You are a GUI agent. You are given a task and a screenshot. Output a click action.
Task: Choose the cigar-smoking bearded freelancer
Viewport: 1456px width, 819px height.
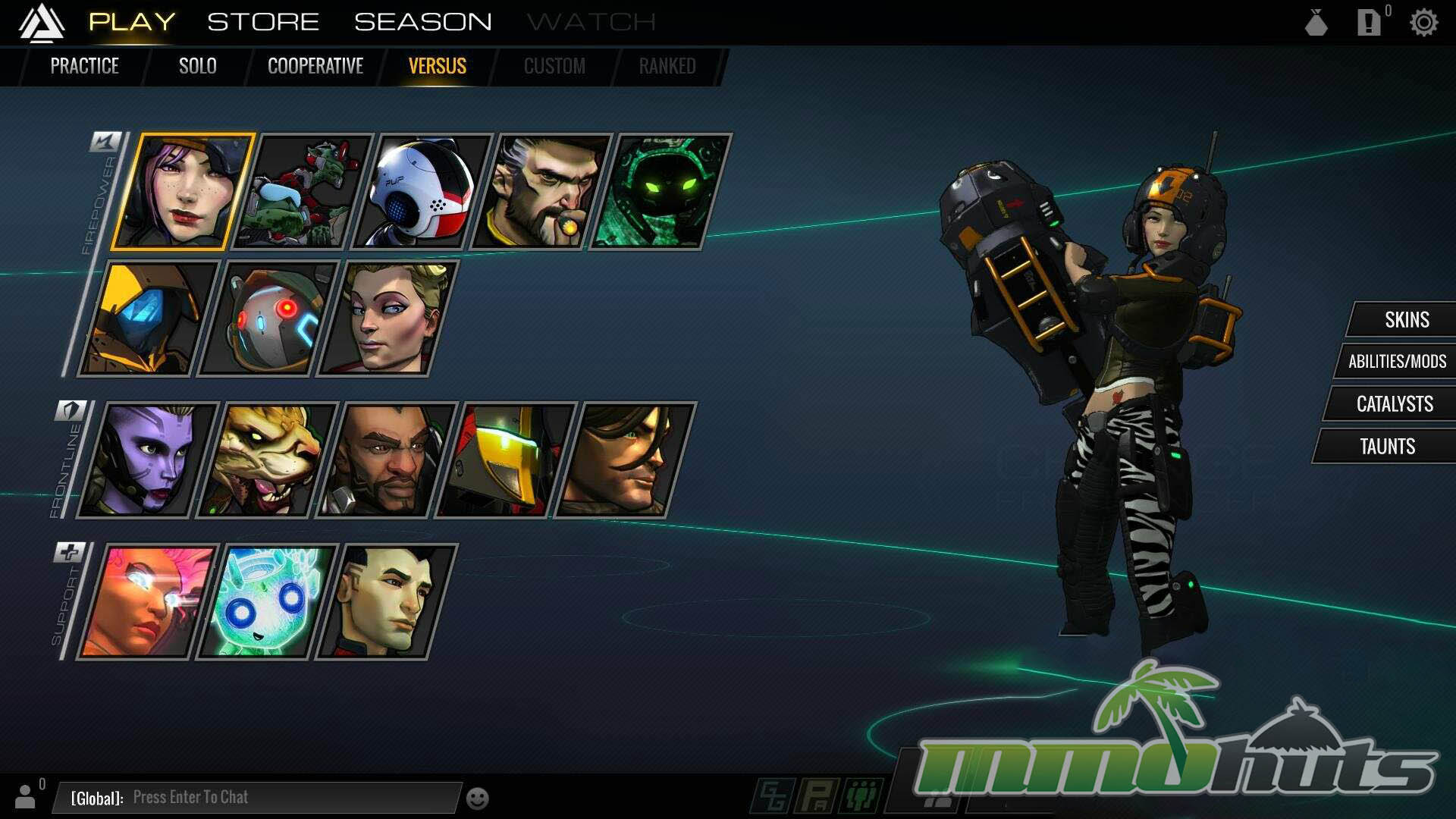540,192
